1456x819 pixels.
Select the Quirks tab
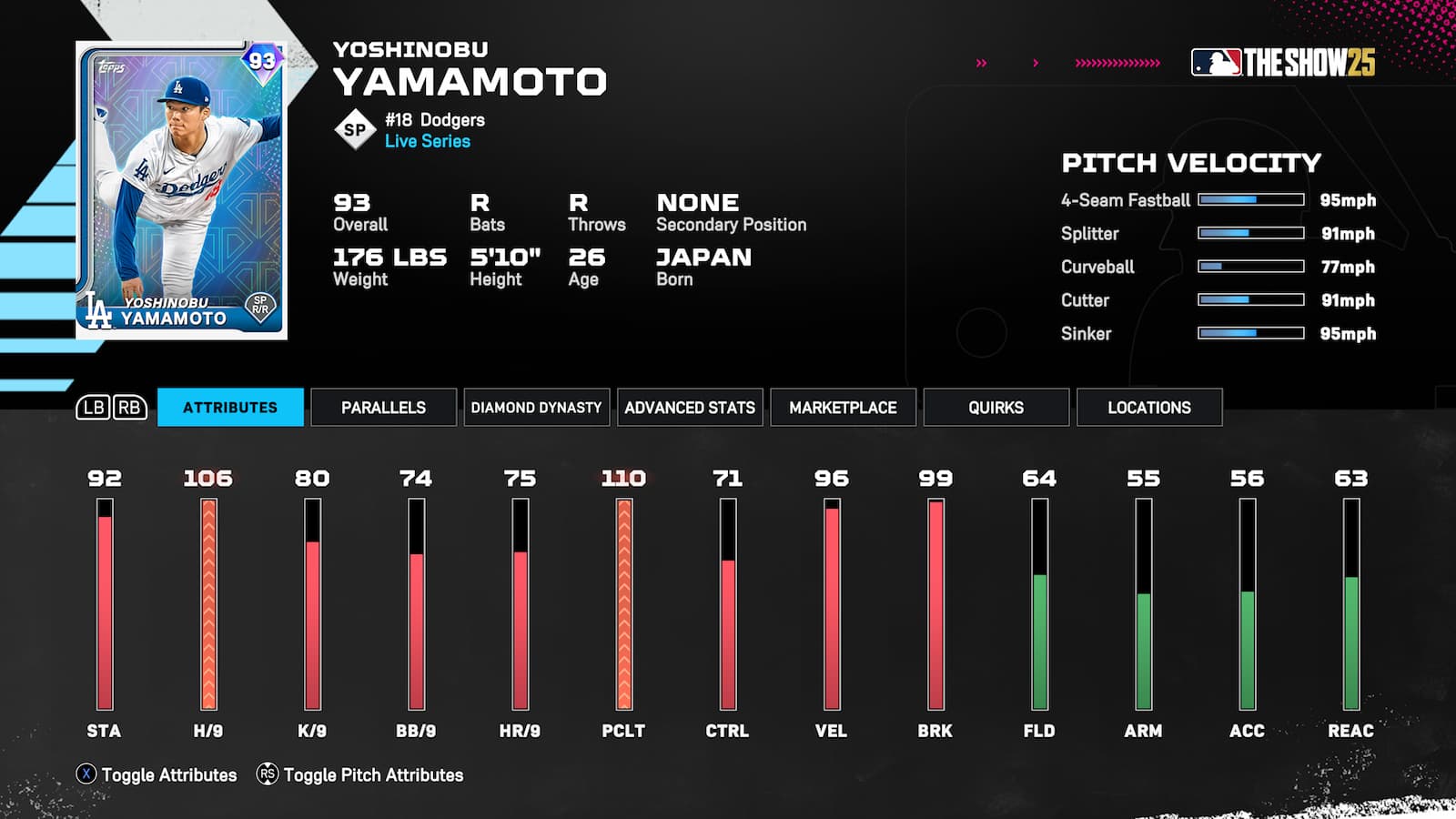pos(996,407)
